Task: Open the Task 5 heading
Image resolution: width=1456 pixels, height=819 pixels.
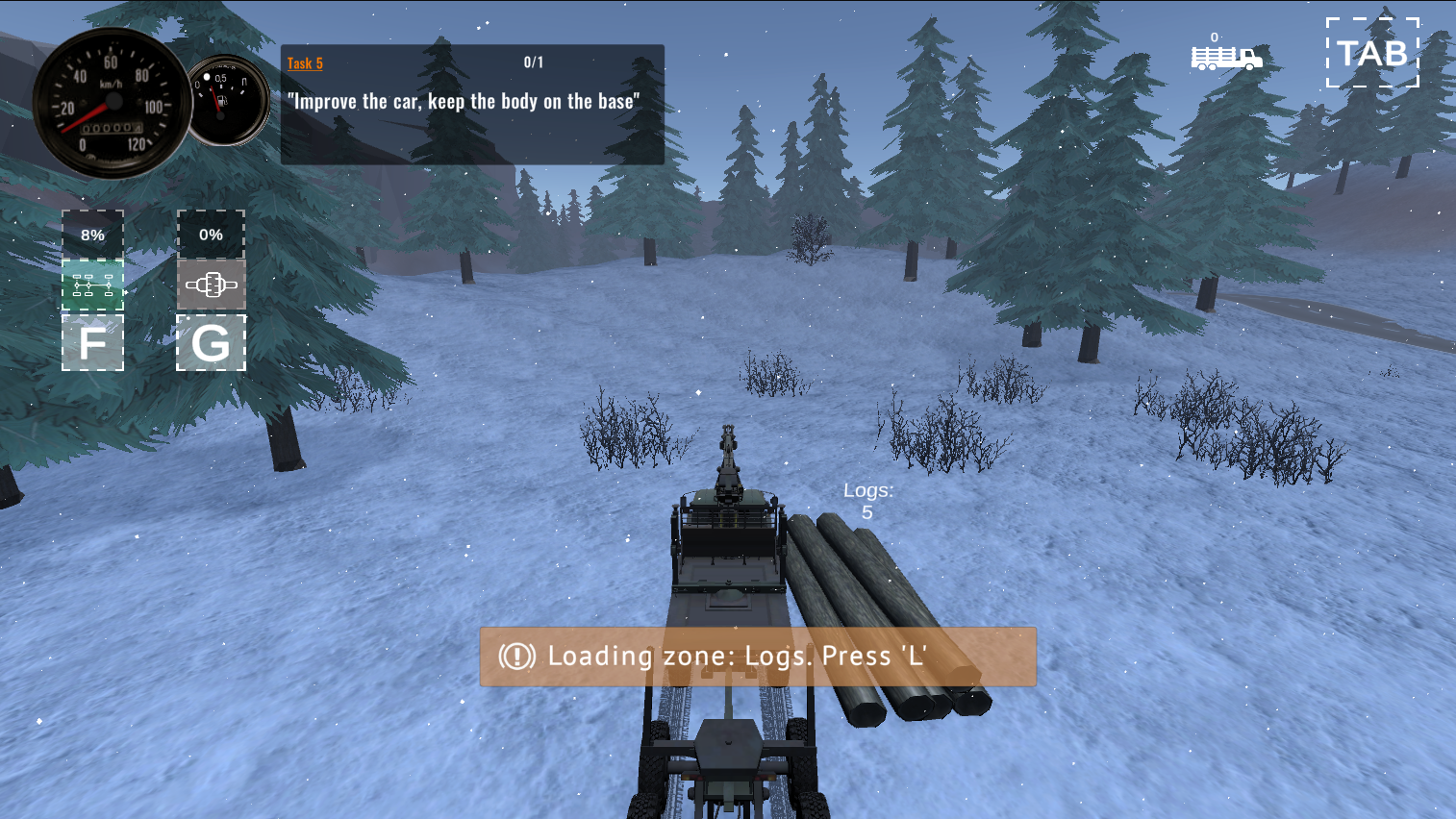Action: (x=304, y=62)
